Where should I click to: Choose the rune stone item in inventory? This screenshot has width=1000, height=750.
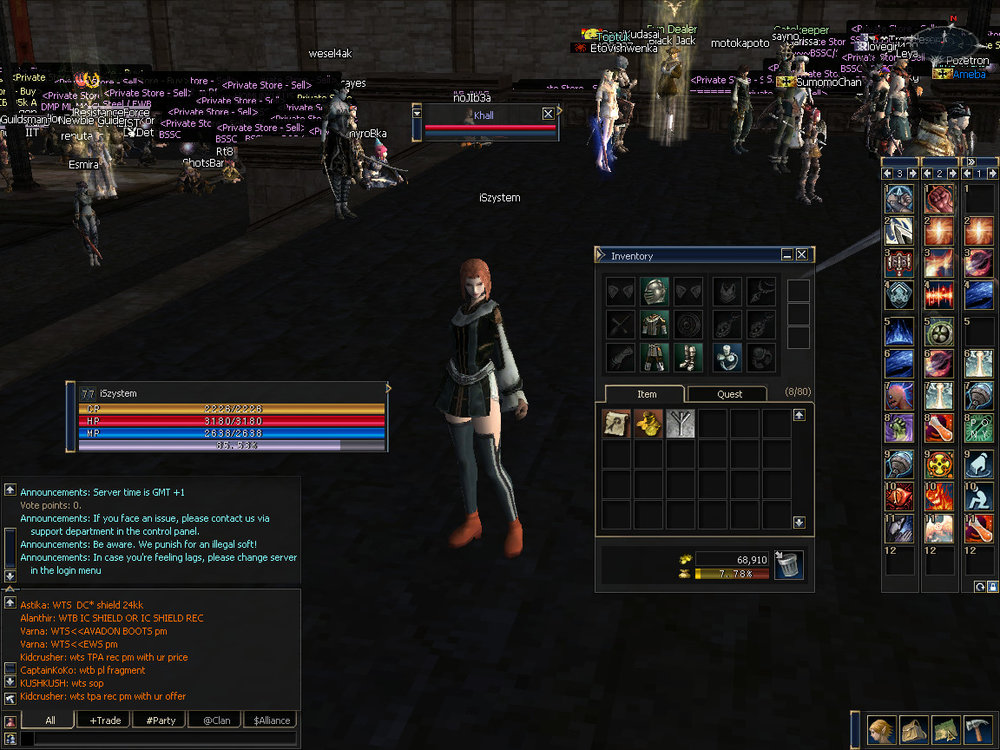tap(680, 424)
